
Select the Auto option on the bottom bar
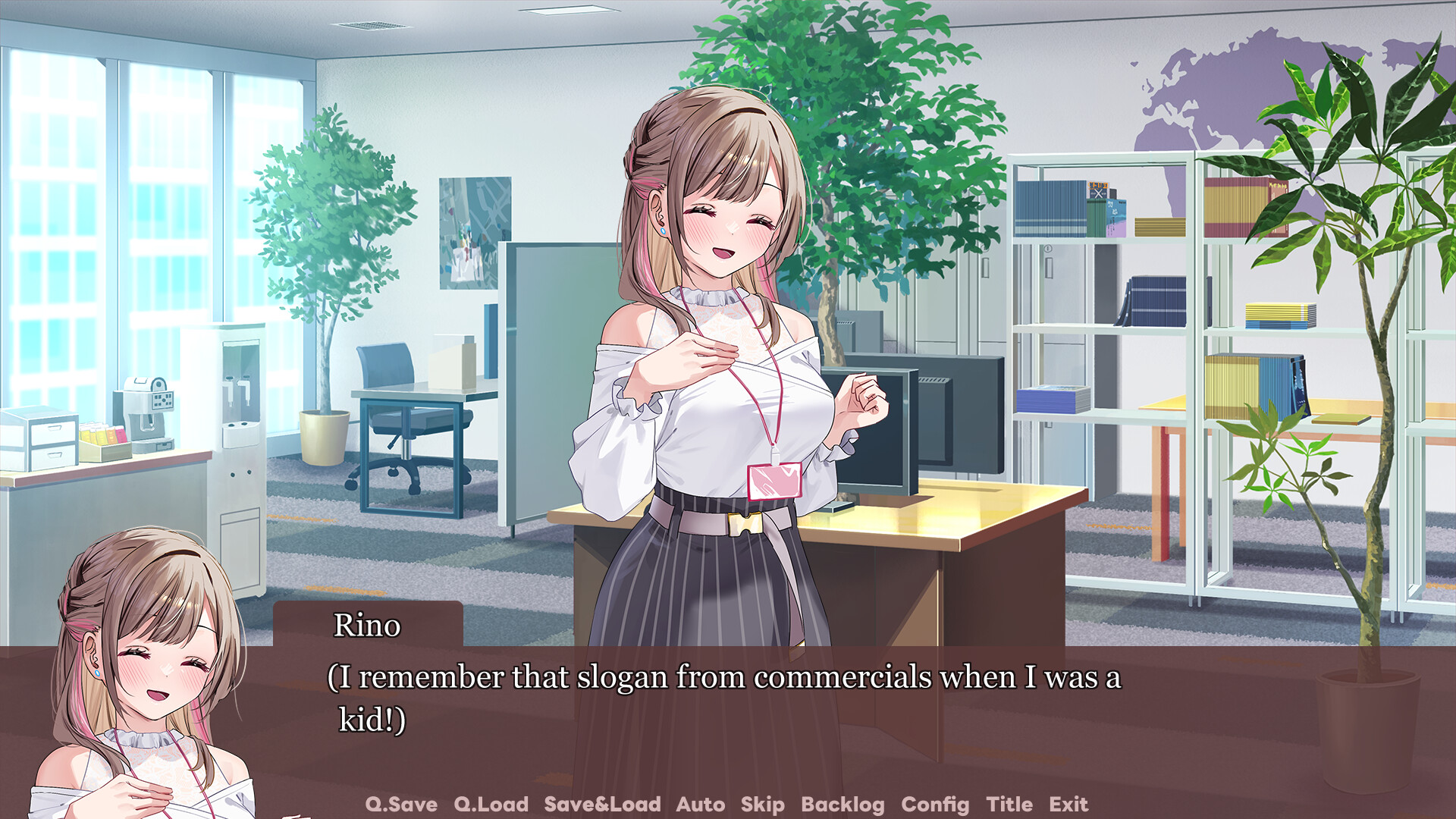point(701,805)
